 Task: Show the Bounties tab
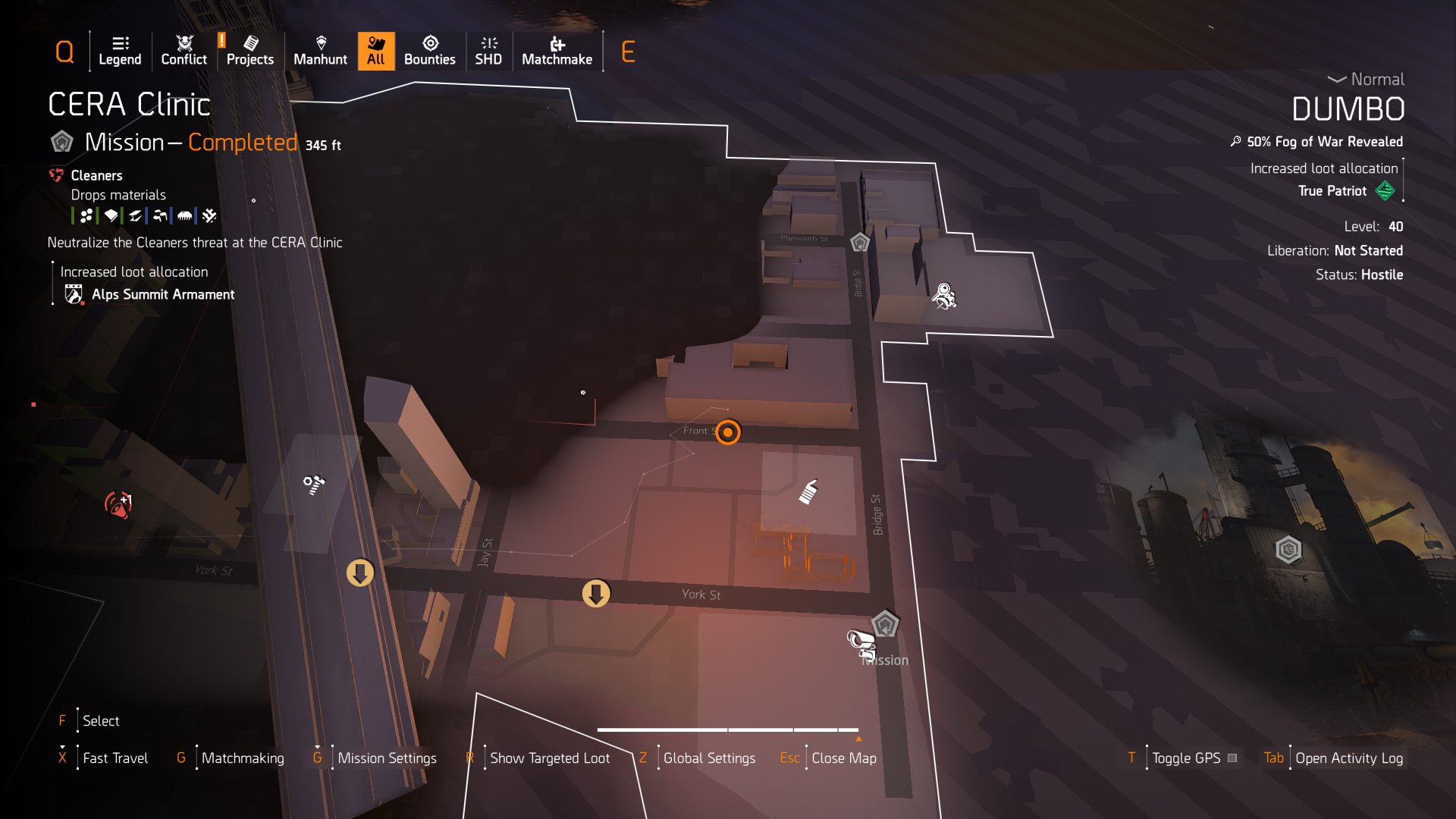429,51
